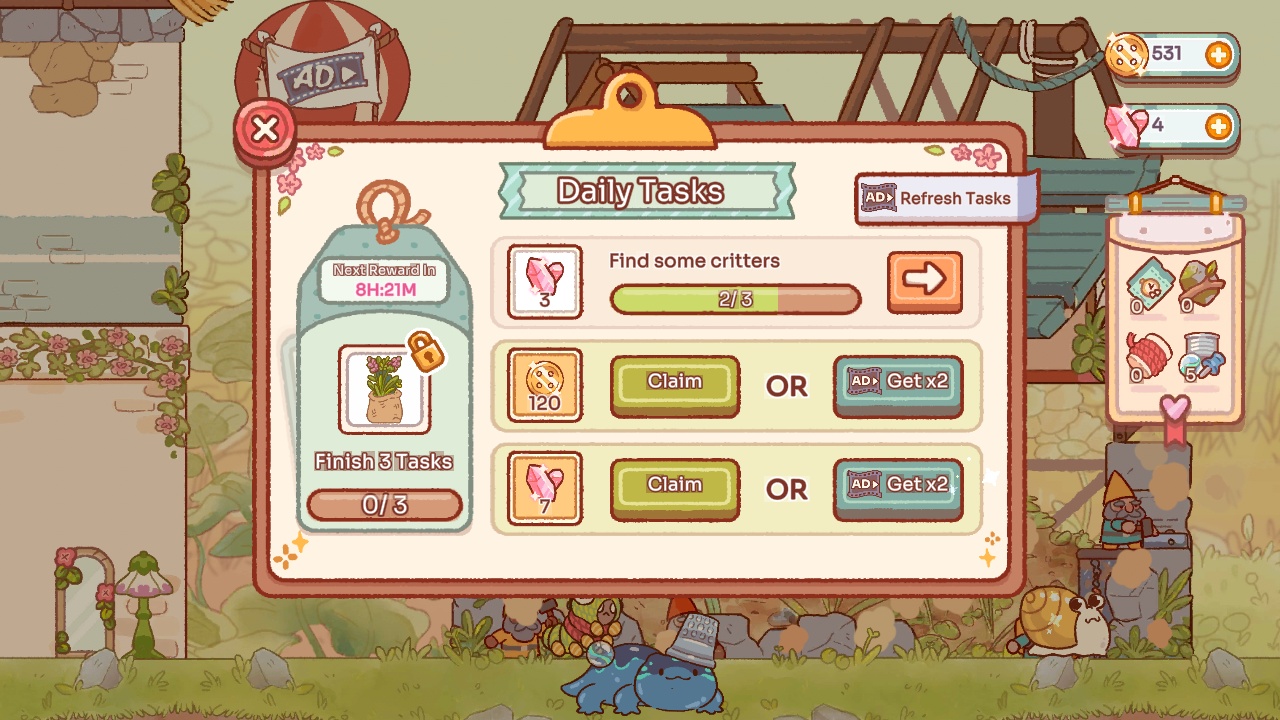Claim the 120 button coins reward
This screenshot has height=720, width=1280.
click(x=675, y=385)
